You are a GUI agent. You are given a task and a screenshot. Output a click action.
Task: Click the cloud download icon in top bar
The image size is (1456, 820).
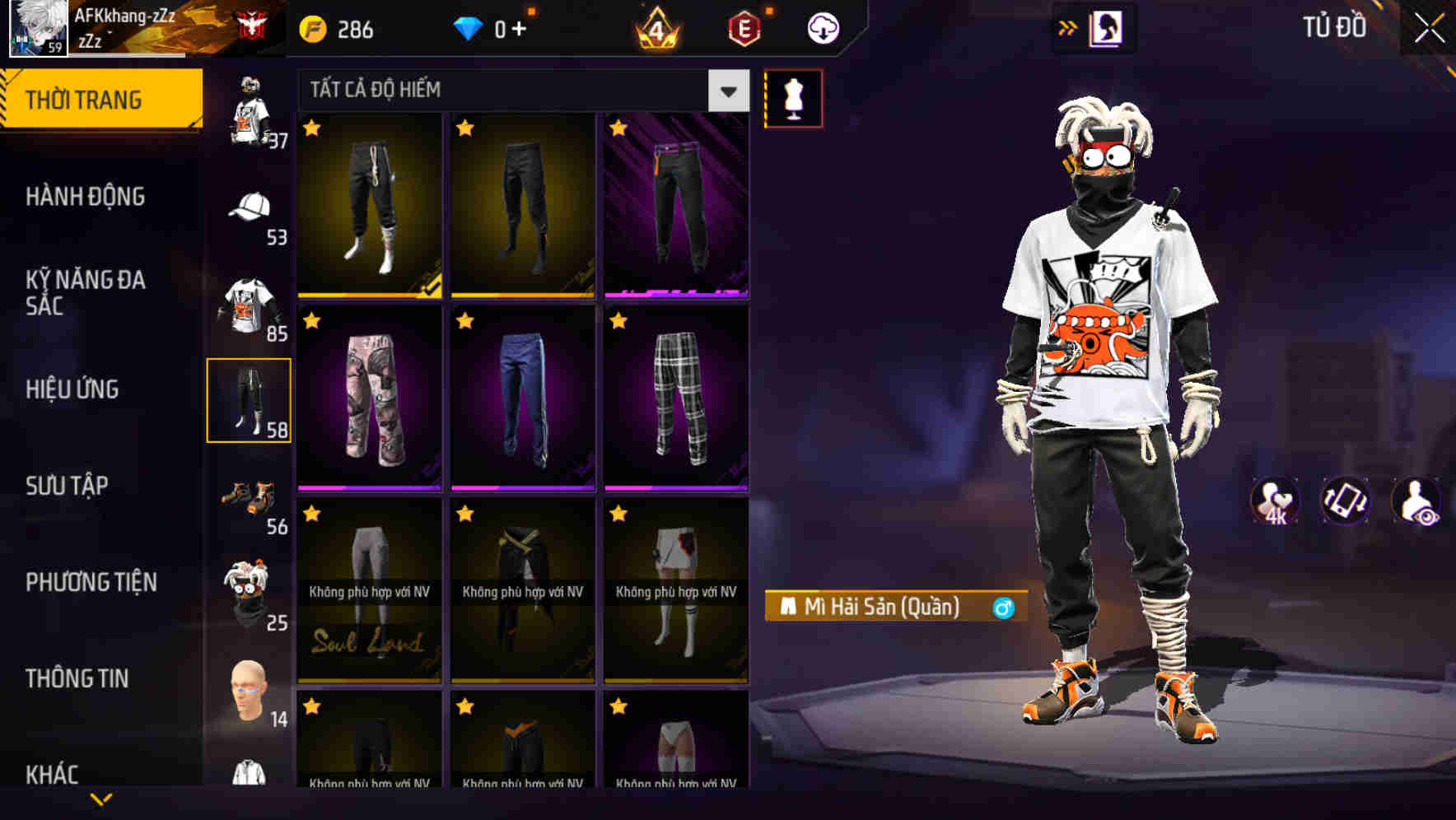[x=821, y=27]
